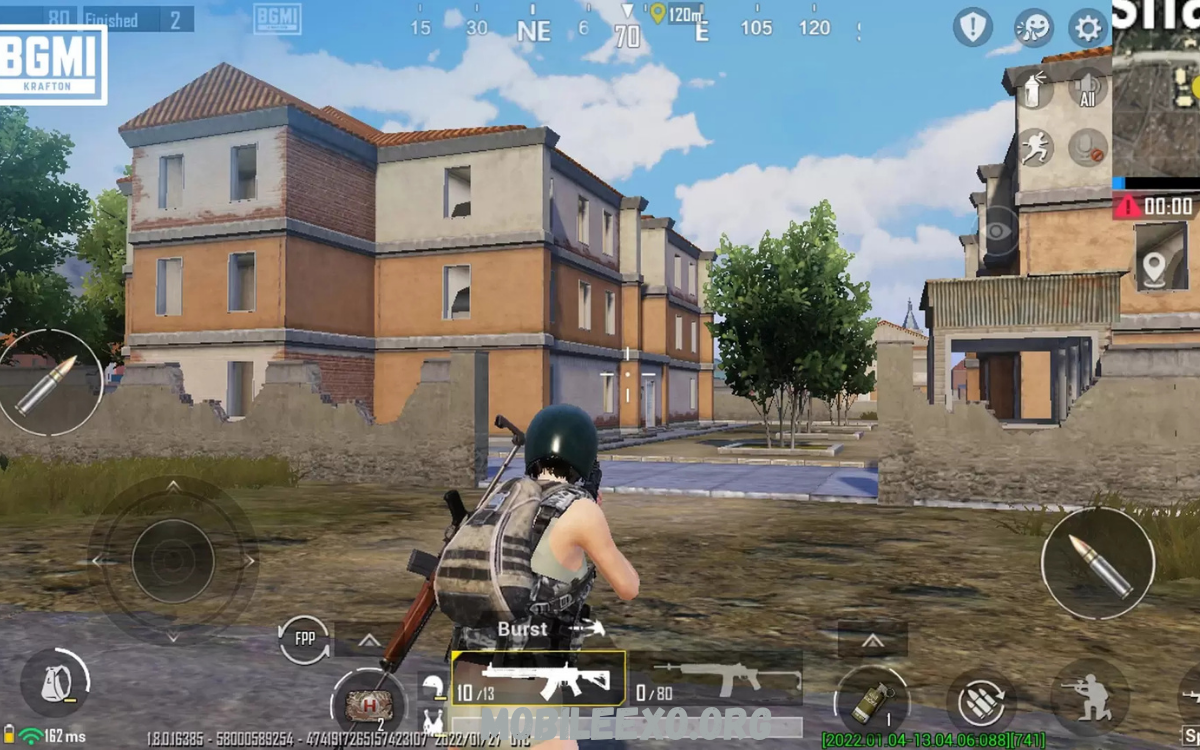Select the highlighted primary rifle slot

point(538,680)
